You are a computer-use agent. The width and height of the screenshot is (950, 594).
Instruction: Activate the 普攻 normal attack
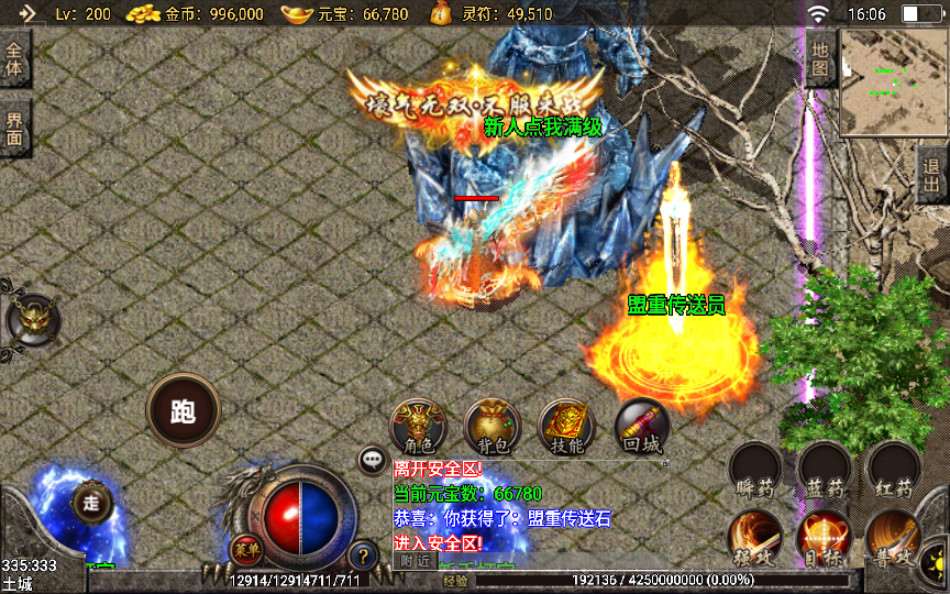coord(893,539)
